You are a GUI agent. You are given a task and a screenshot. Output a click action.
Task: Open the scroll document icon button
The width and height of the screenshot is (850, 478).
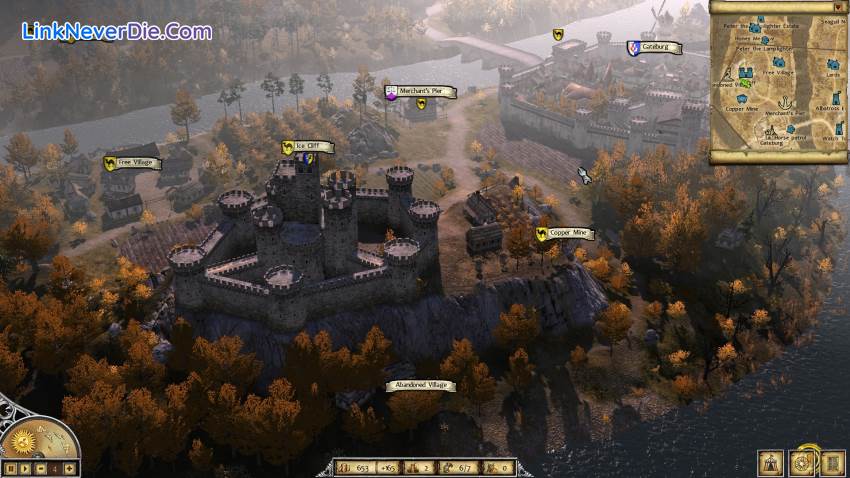832,462
